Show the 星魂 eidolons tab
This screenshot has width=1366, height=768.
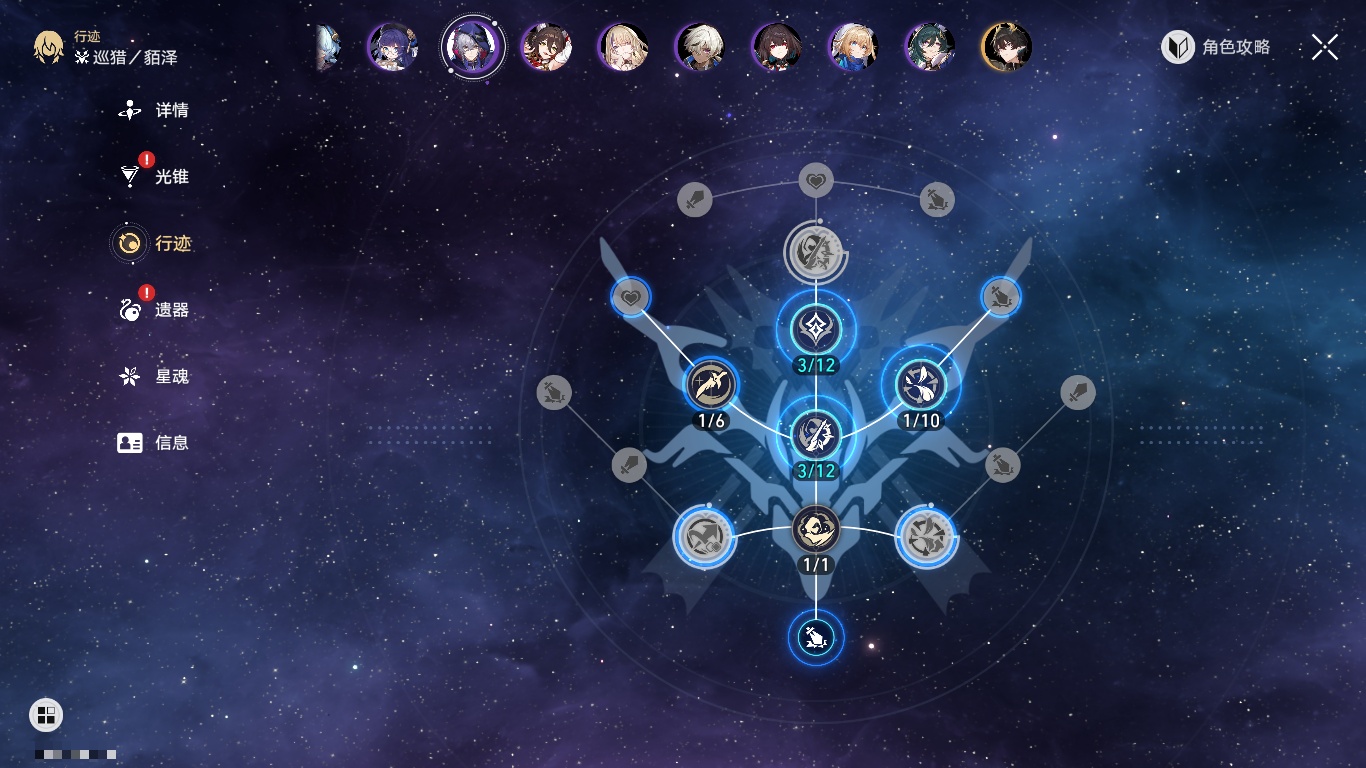coord(155,377)
